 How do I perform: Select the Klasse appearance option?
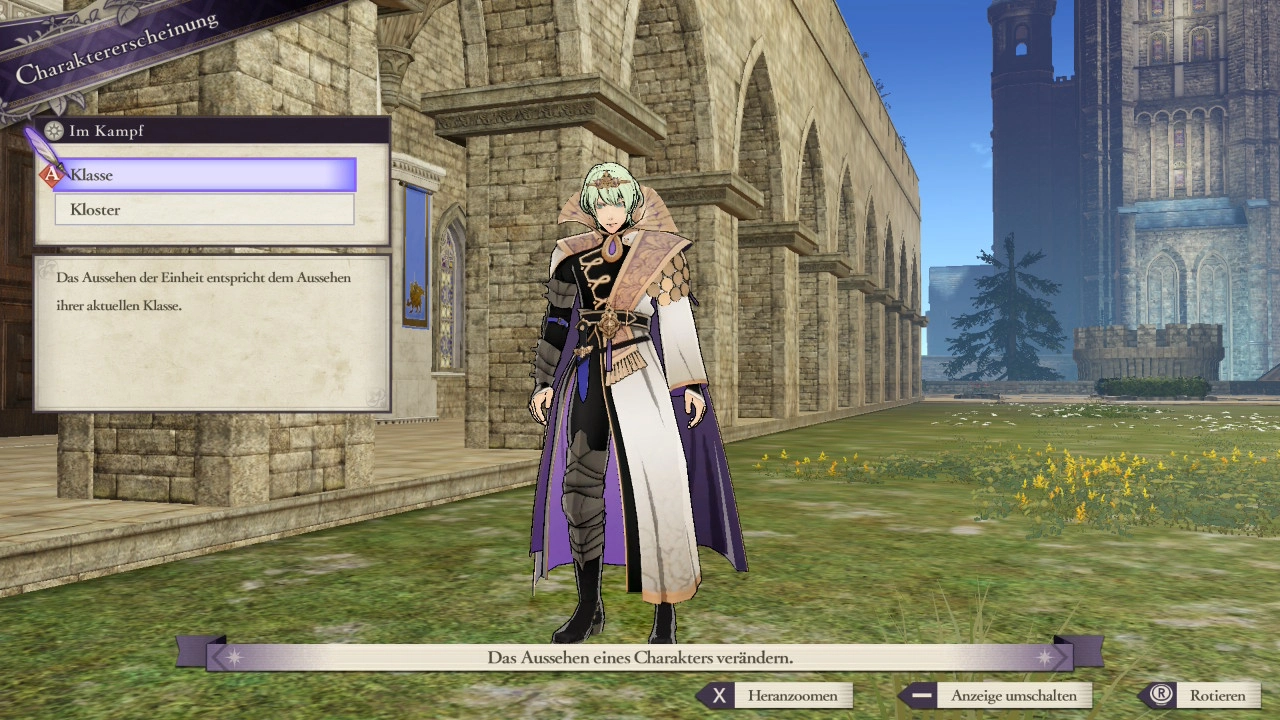point(205,175)
